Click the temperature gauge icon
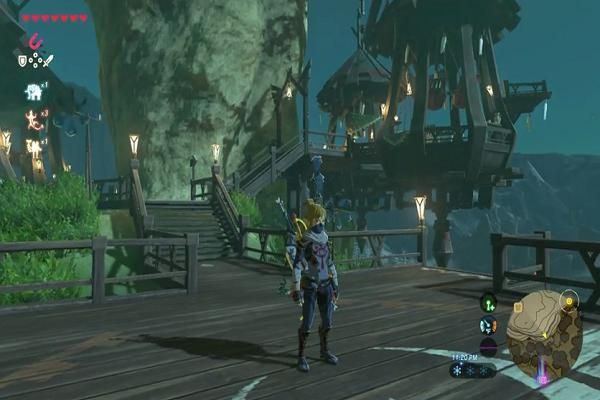This screenshot has width=600, height=400. 488,325
